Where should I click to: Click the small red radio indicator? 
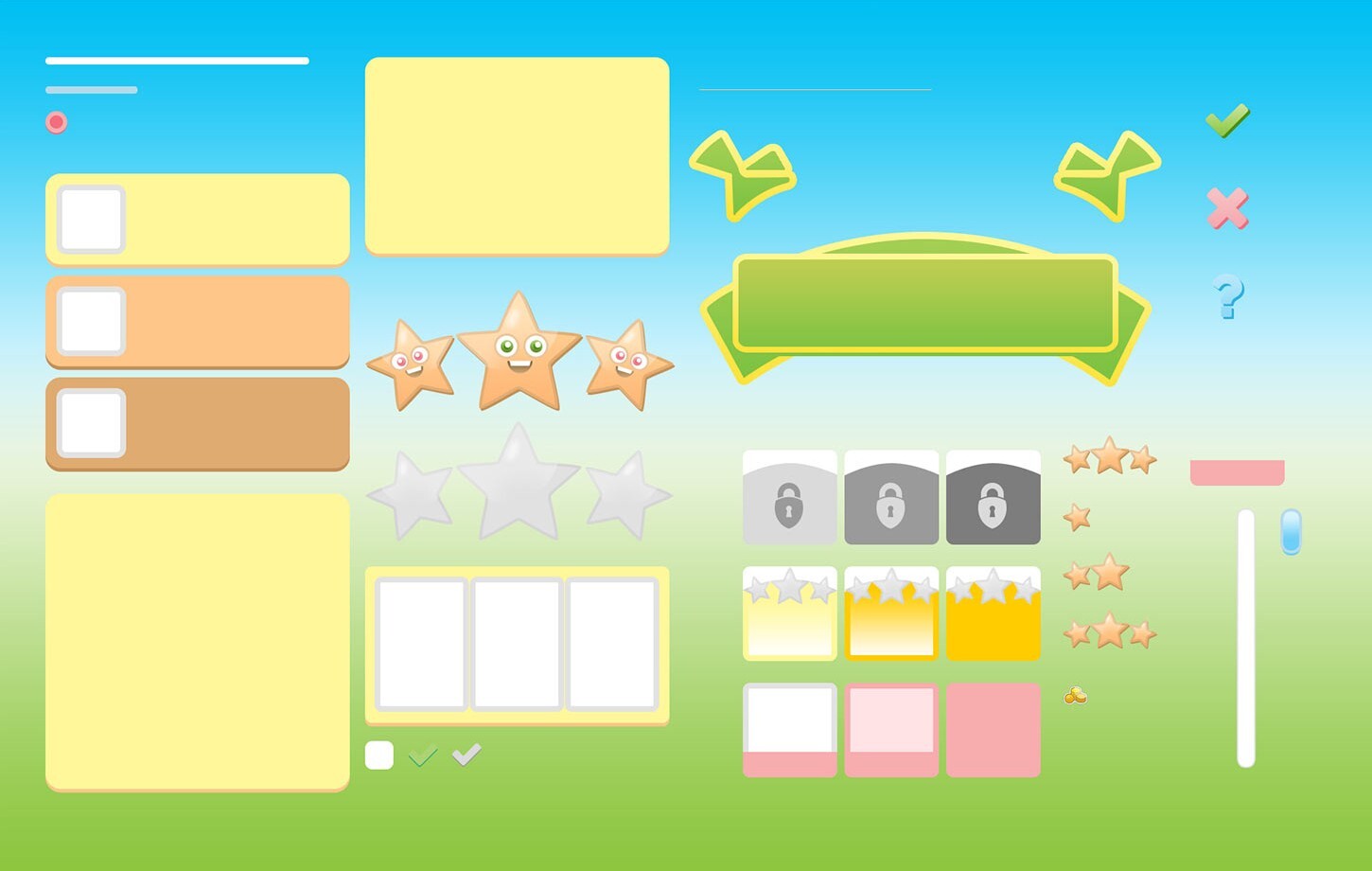(x=56, y=121)
